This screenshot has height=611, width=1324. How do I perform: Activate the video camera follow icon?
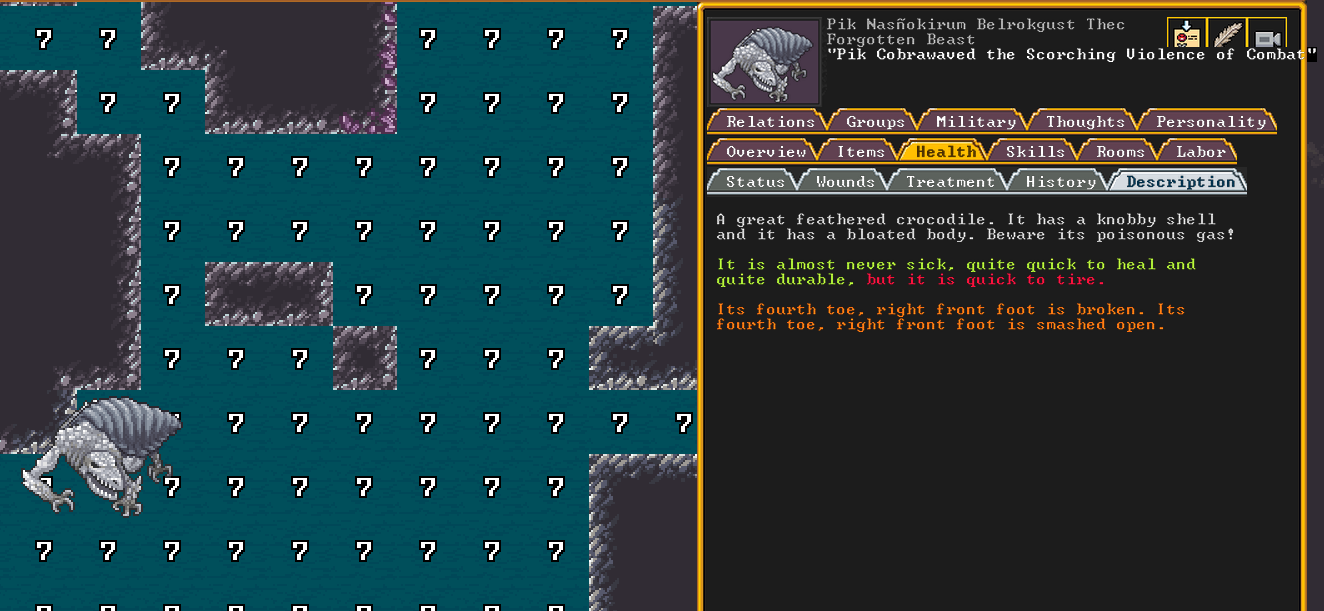coord(1267,36)
